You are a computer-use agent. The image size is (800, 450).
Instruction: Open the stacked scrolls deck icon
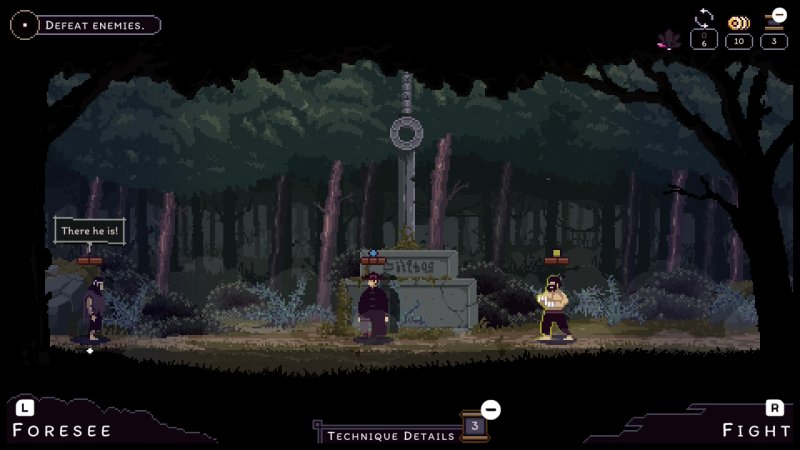pyautogui.click(x=775, y=18)
